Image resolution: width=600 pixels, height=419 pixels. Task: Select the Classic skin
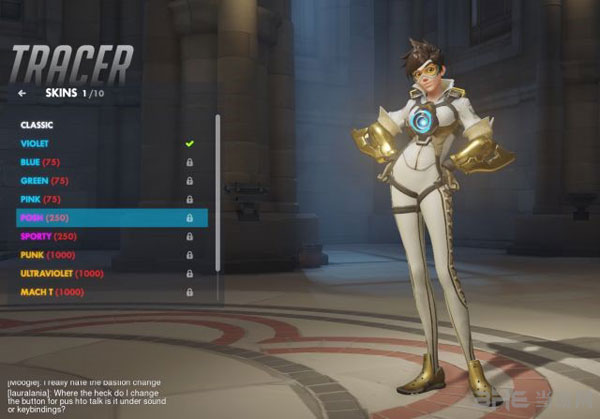[37, 125]
